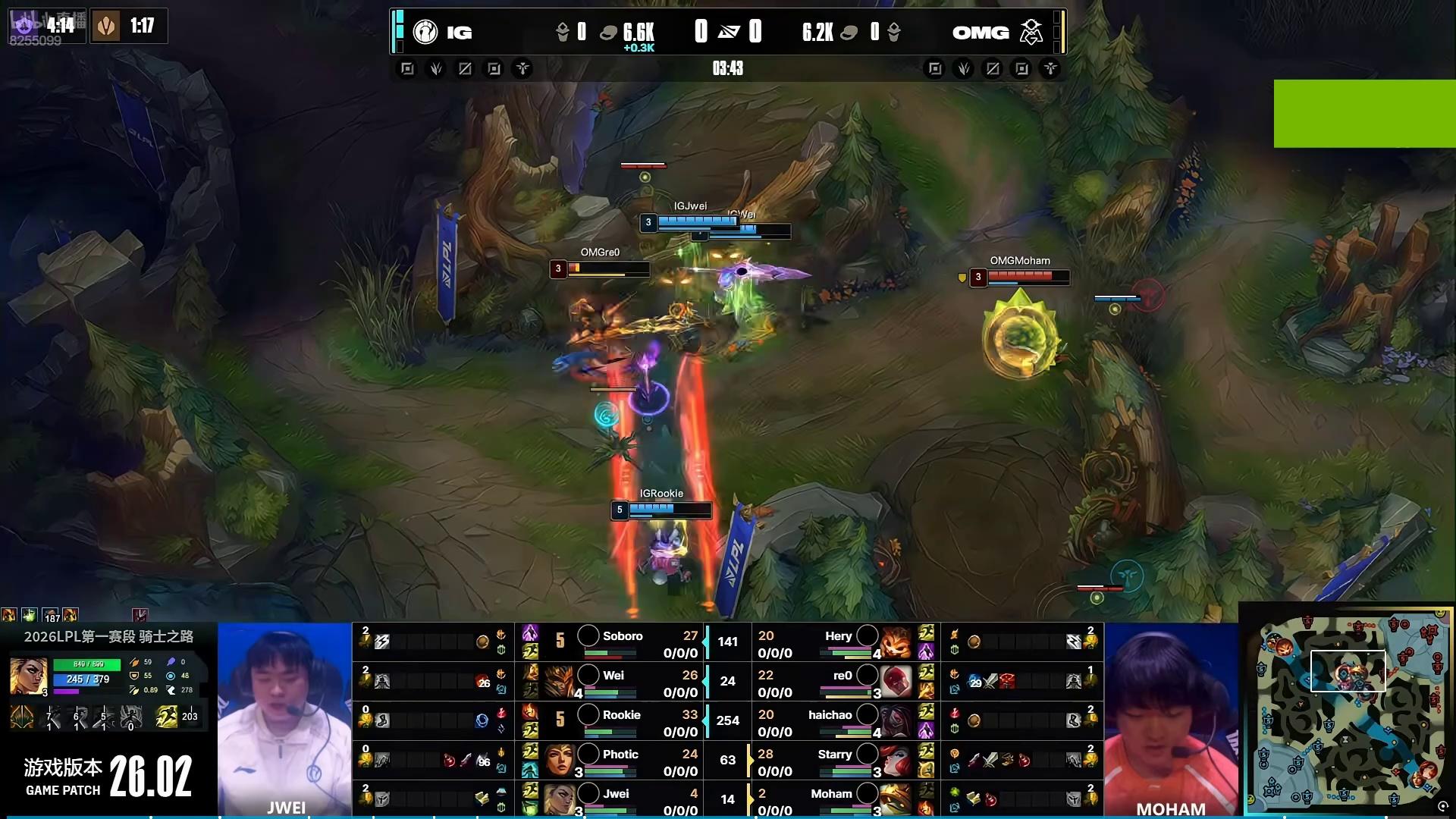Click the selected champion portrait in stats panel
Image resolution: width=1456 pixels, height=819 pixels.
coord(29,676)
